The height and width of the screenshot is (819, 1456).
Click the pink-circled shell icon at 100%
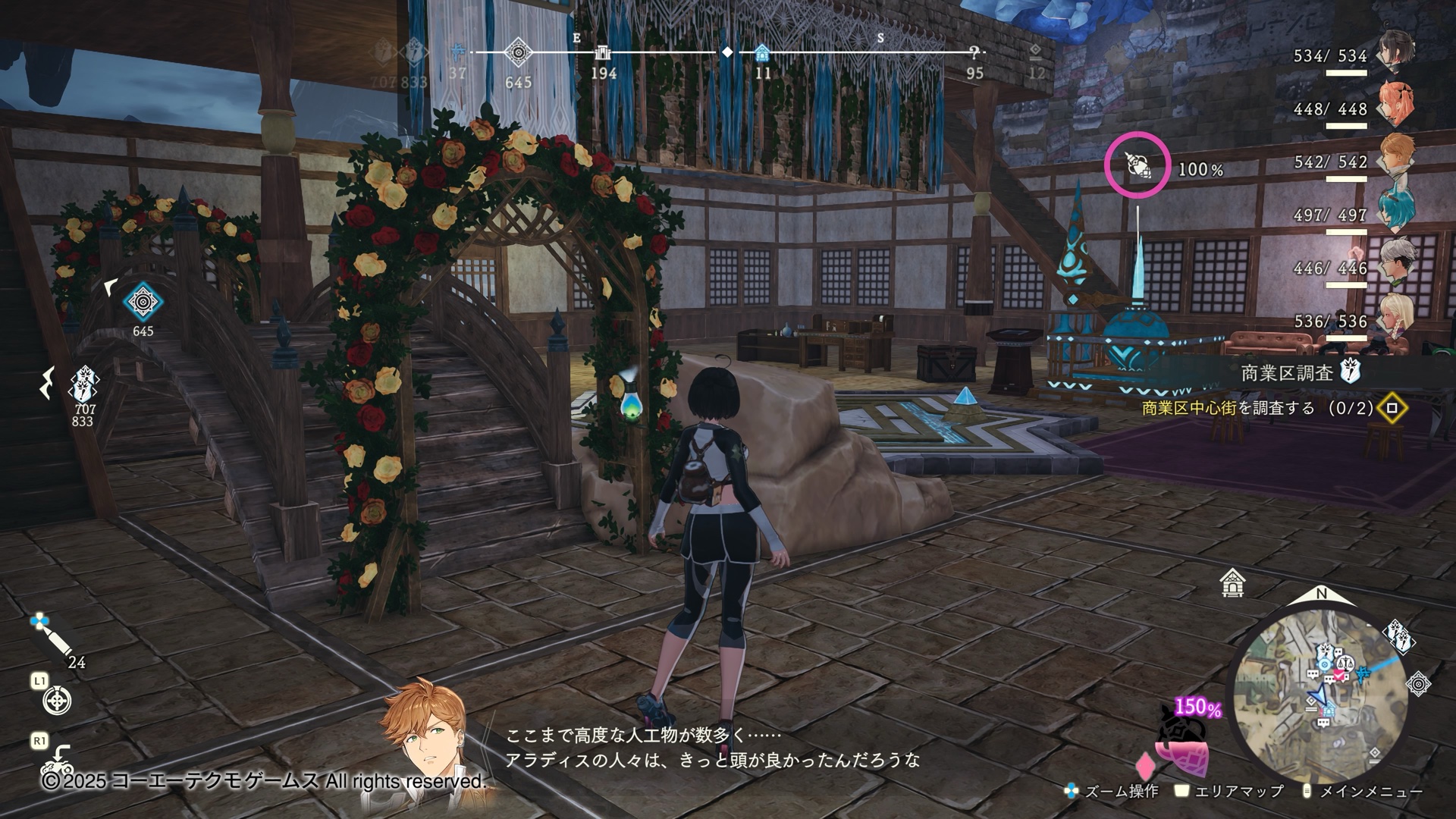pos(1137,165)
